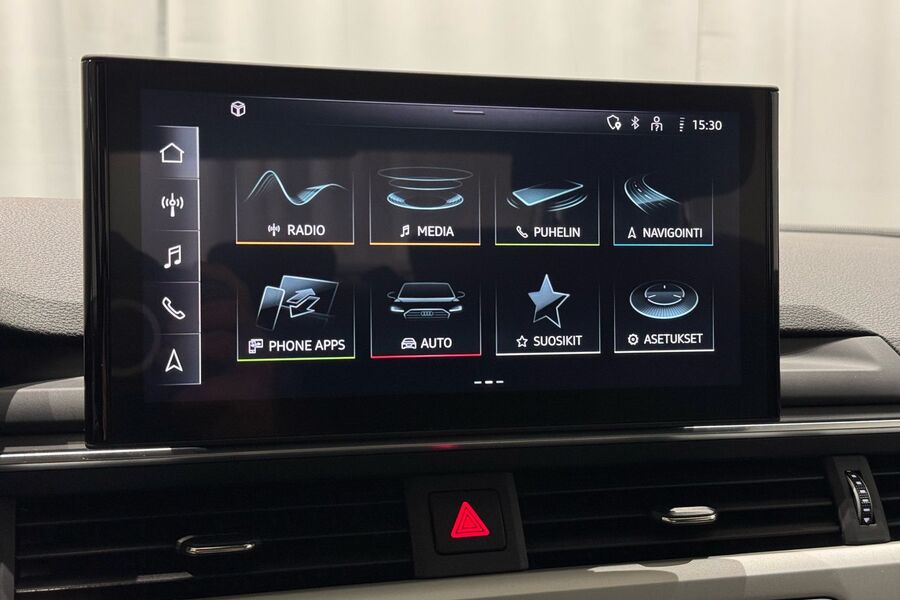Image resolution: width=900 pixels, height=600 pixels.
Task: Open the RADIO tile
Action: [295, 205]
